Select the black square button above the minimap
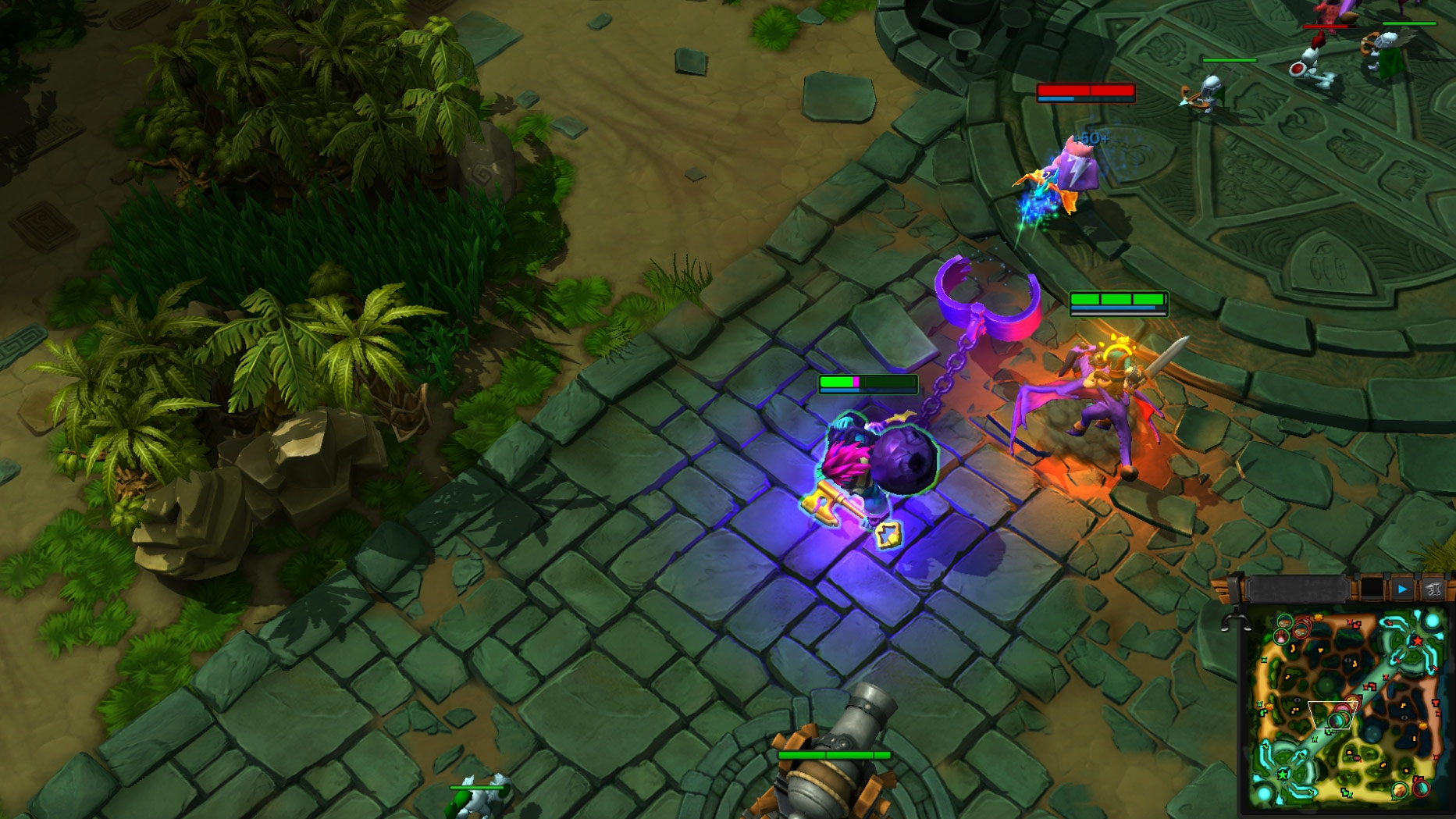 click(1372, 589)
